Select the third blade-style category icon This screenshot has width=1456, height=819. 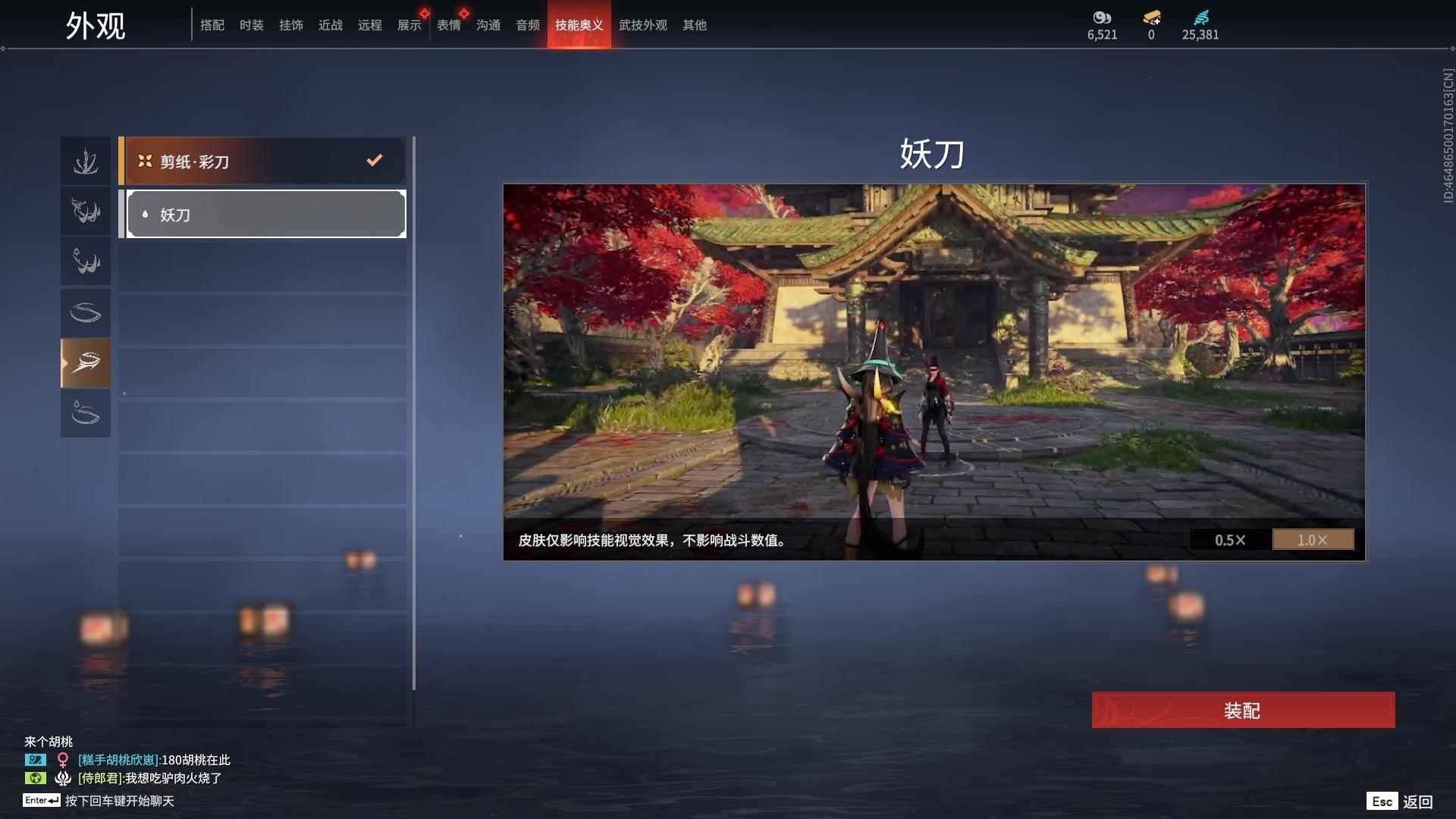pyautogui.click(x=85, y=262)
